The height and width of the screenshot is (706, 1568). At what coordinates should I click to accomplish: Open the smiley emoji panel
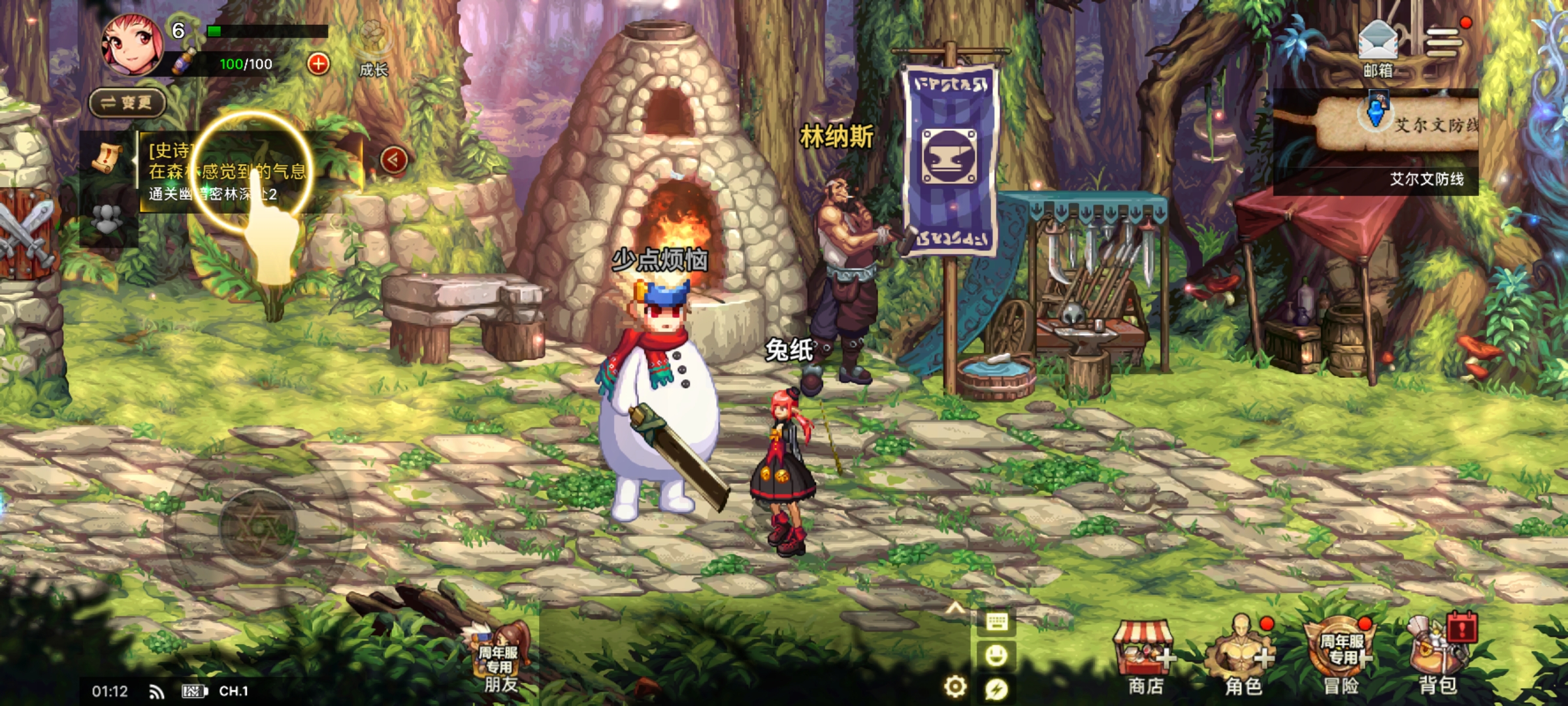point(996,655)
